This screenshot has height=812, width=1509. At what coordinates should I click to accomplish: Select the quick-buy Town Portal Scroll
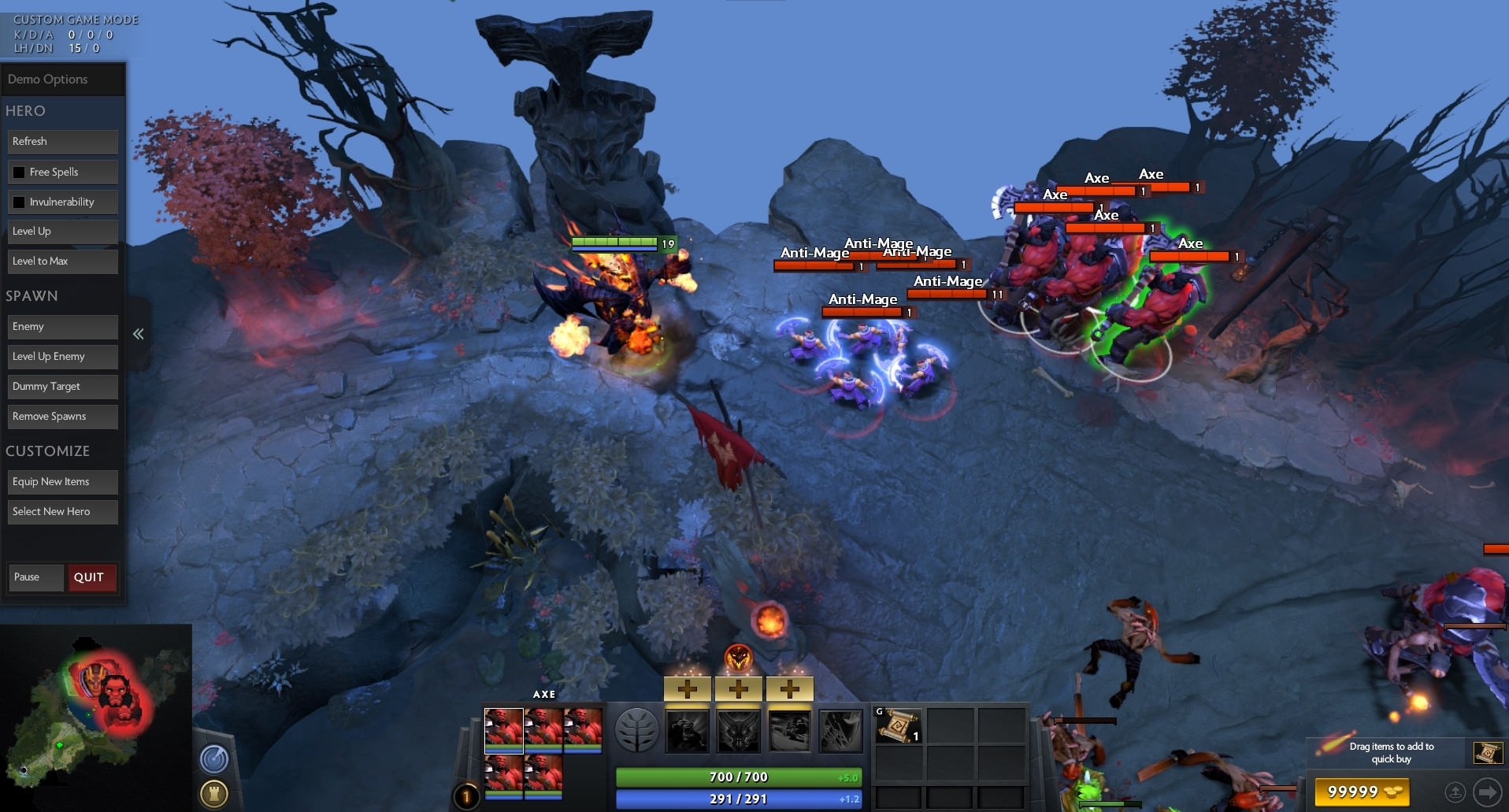[x=1488, y=753]
